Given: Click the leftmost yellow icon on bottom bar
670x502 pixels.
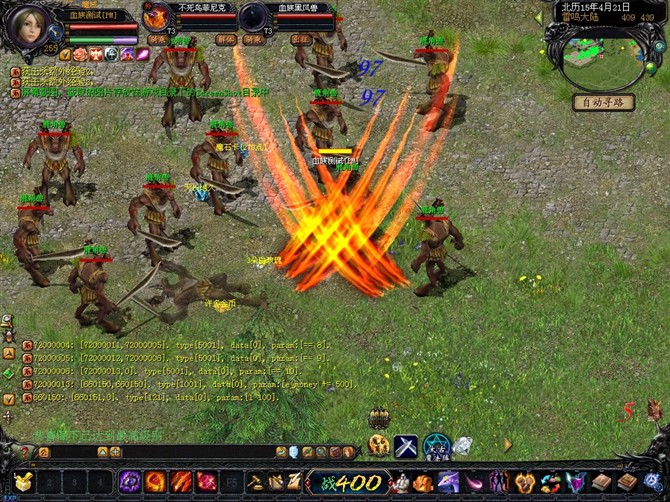Looking at the screenshot, I should coord(20,482).
